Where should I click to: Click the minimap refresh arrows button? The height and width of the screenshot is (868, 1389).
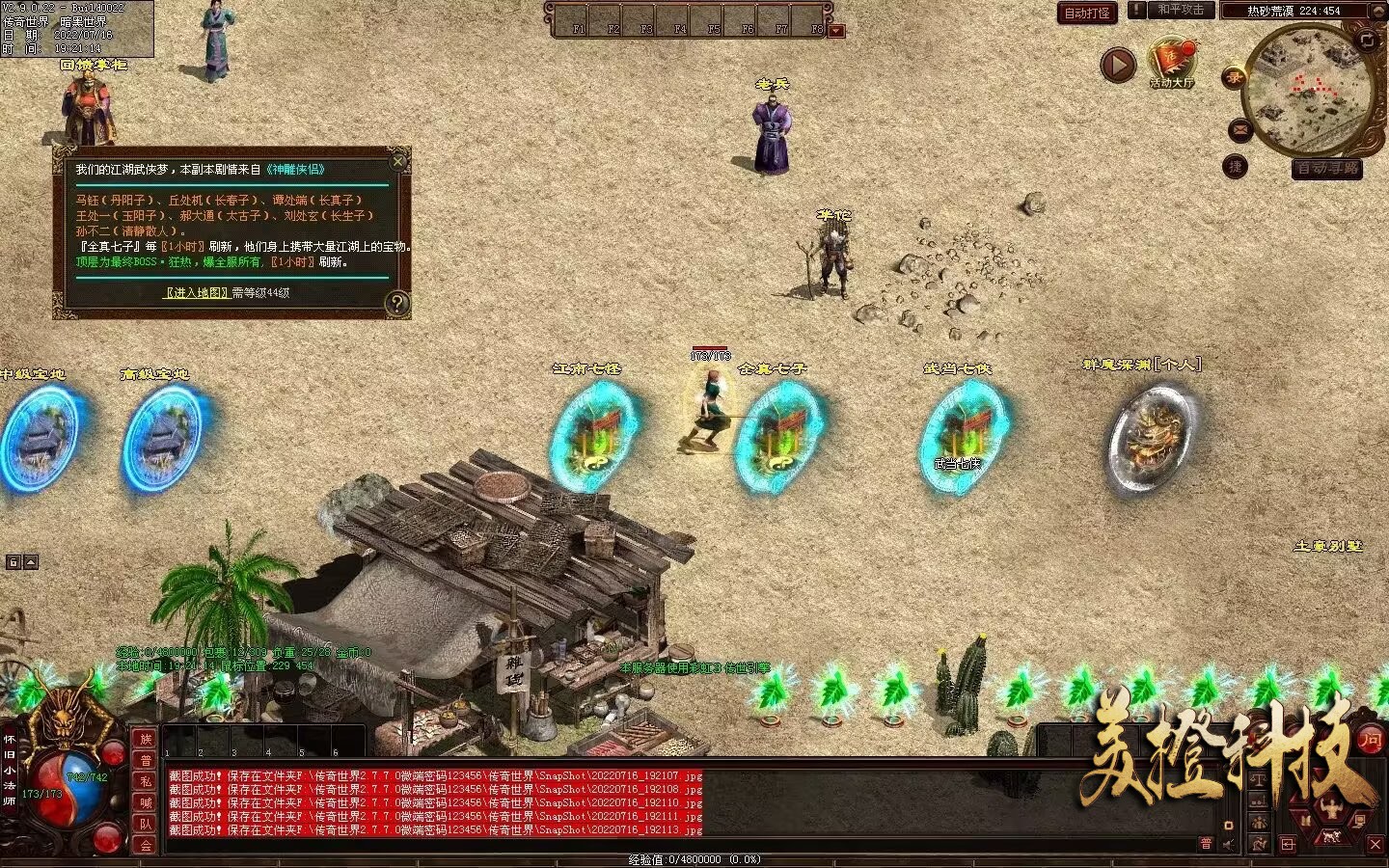tap(1367, 40)
